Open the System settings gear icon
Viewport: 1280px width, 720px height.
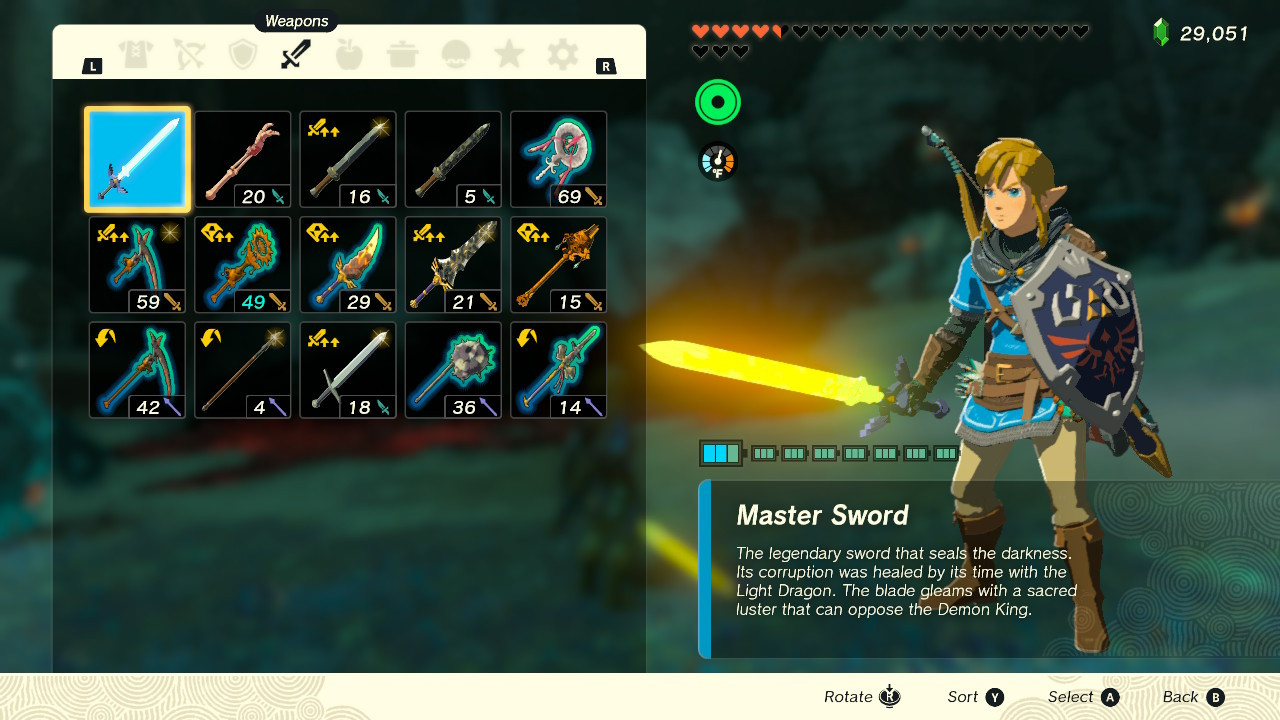pos(561,55)
